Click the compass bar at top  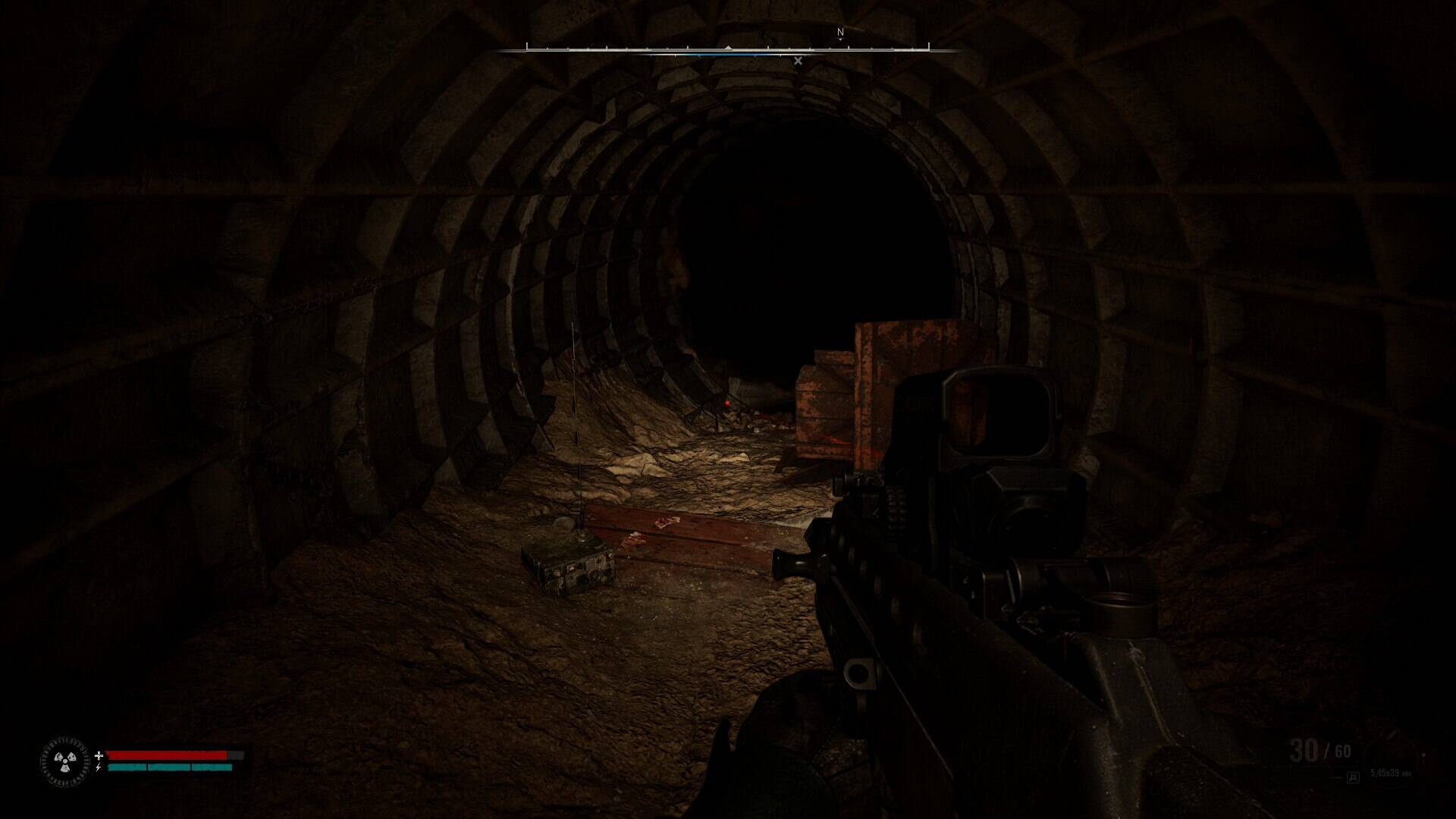[x=727, y=50]
